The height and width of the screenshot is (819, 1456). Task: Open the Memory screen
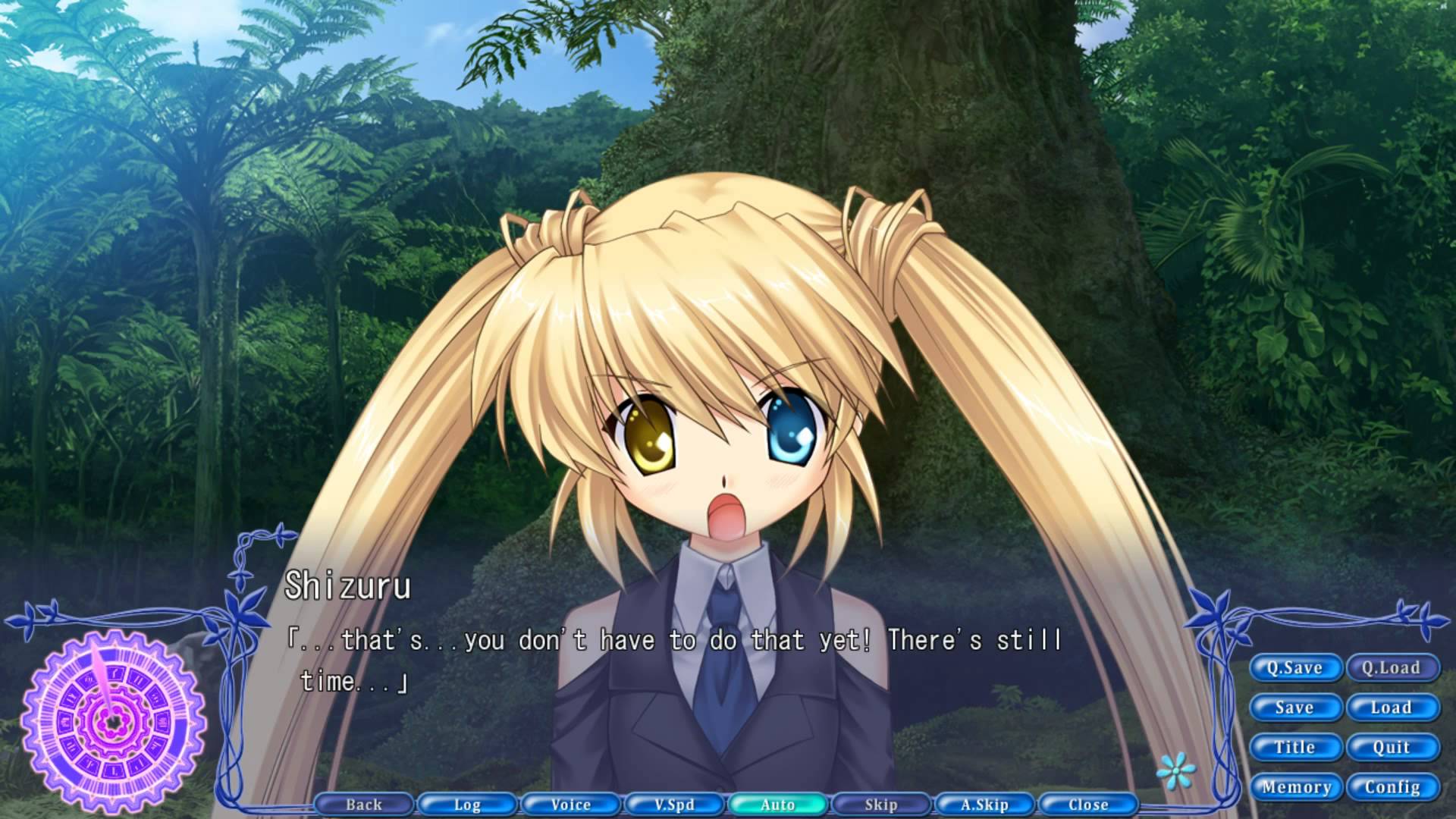click(1294, 787)
